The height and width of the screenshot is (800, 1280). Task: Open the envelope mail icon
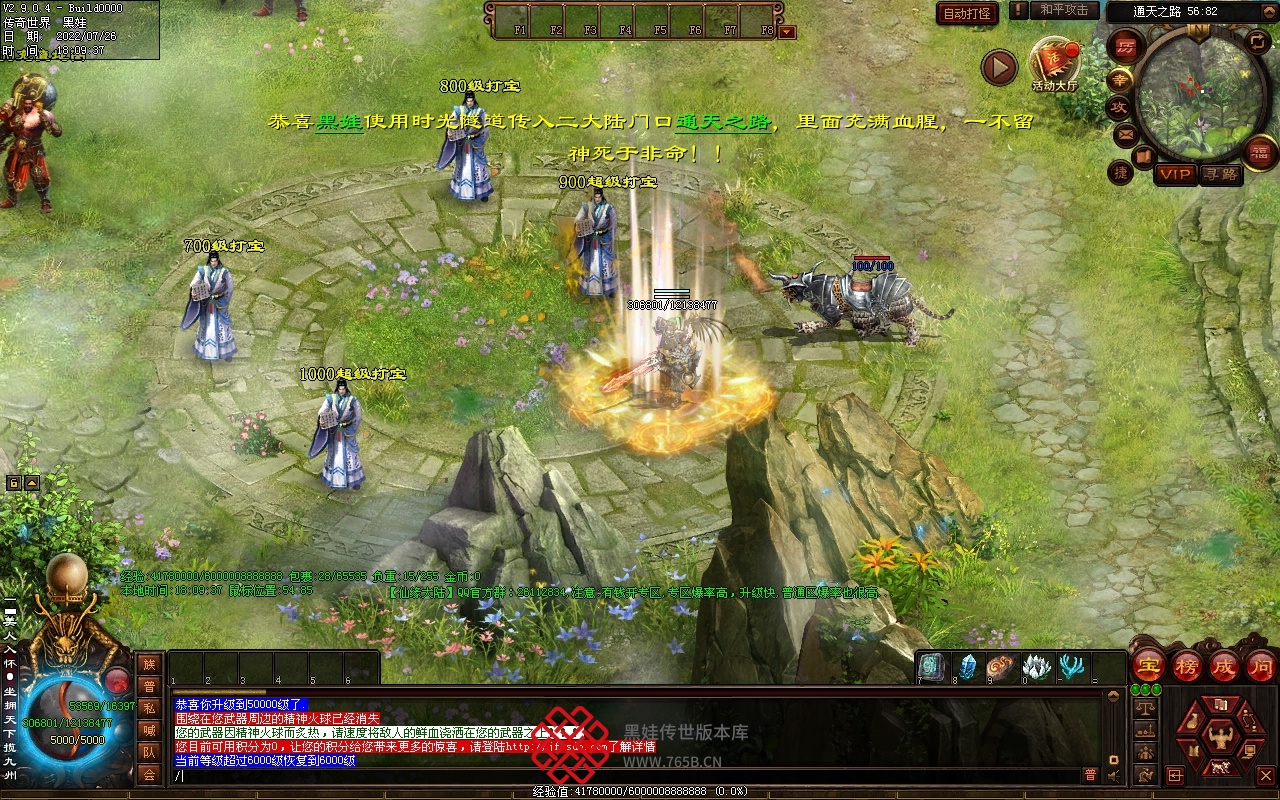coord(1125,134)
